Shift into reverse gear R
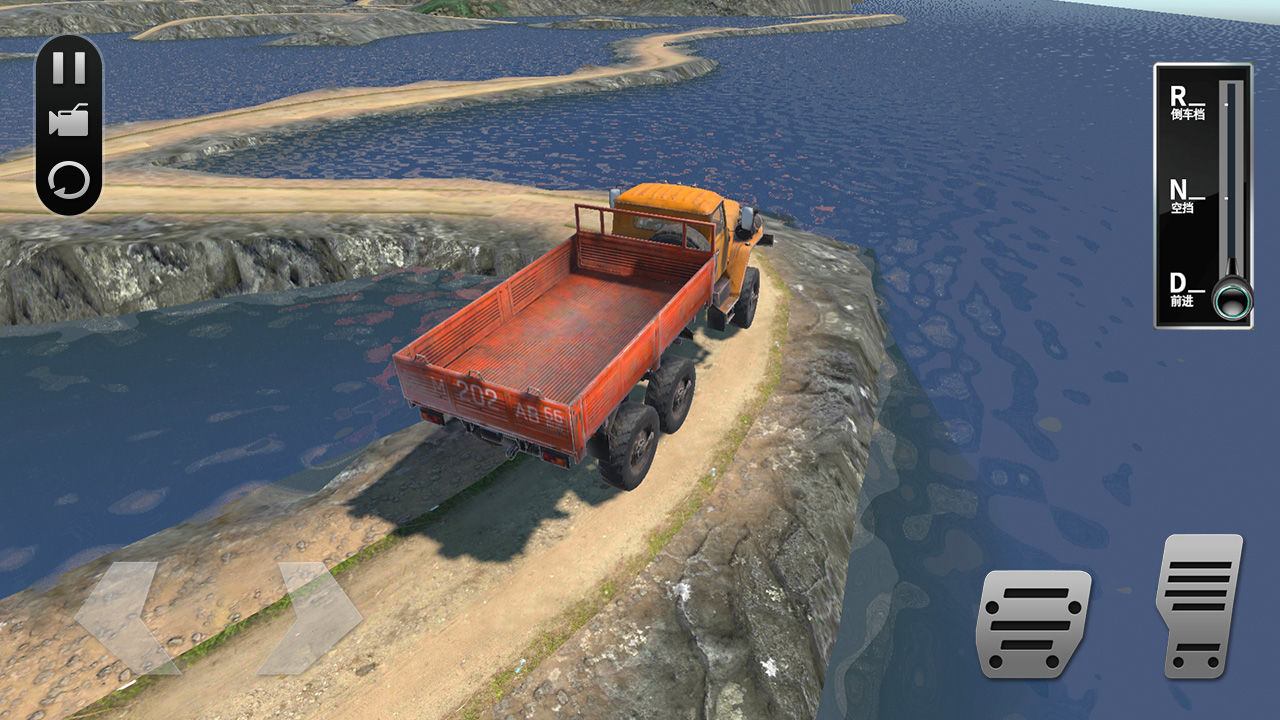 1187,102
